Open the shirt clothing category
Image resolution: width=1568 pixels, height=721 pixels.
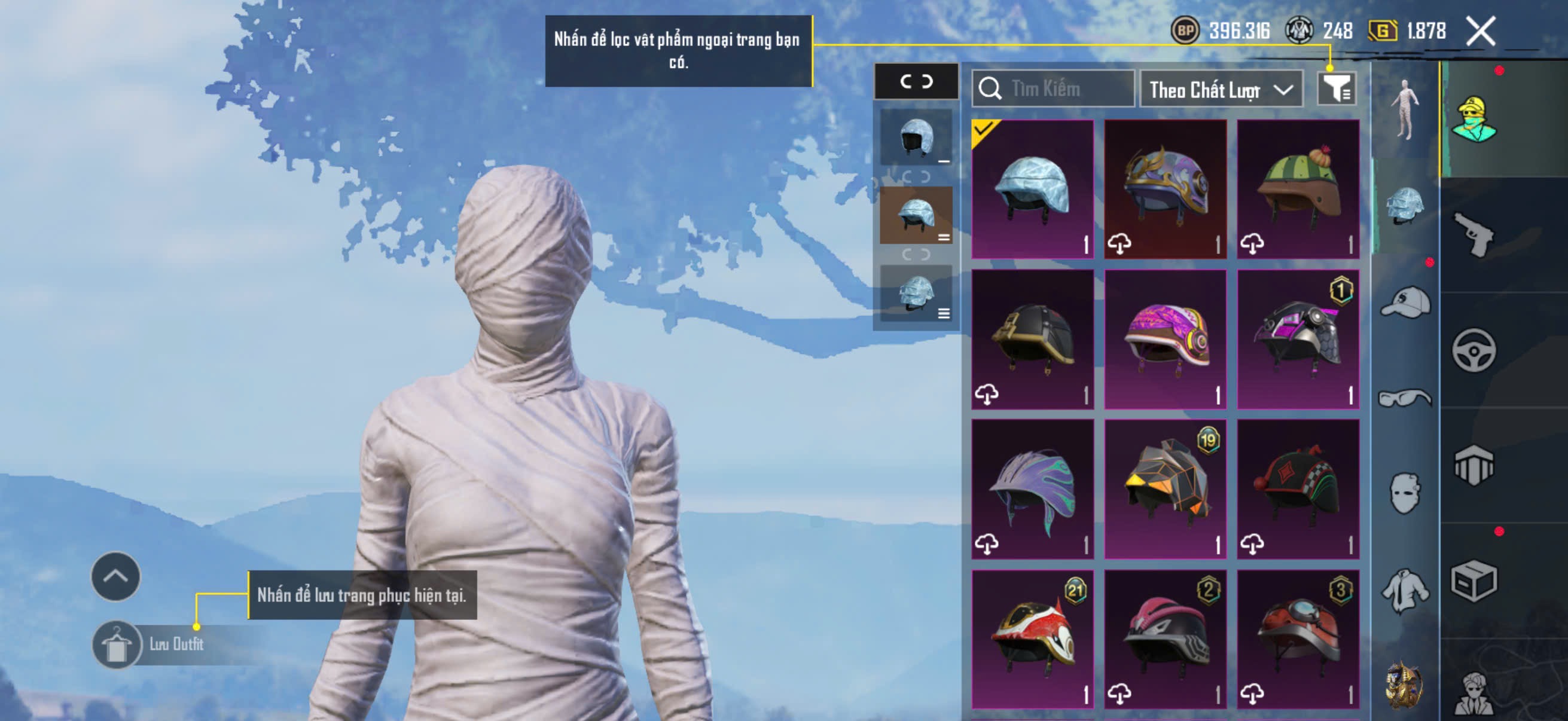[1405, 590]
